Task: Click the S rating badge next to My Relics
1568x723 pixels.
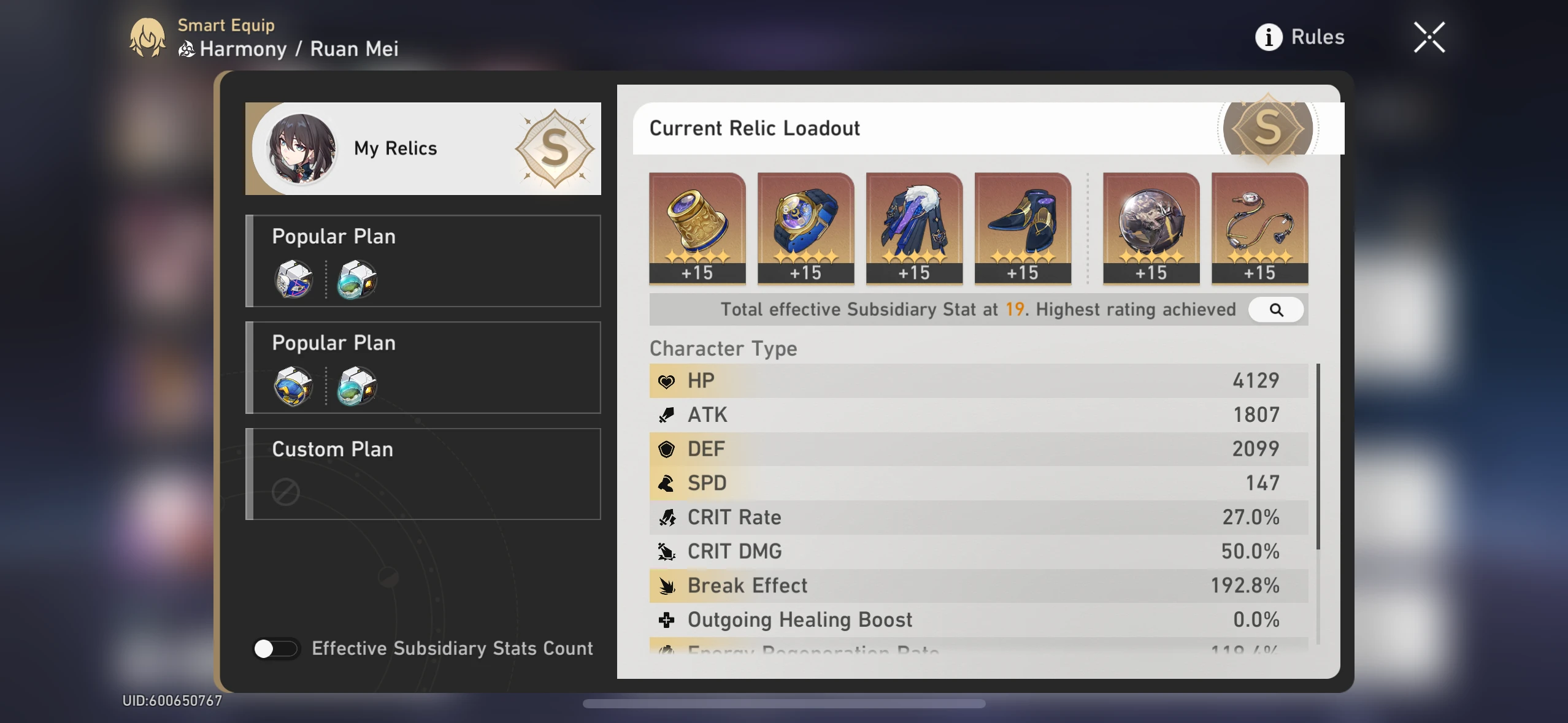Action: [x=554, y=148]
